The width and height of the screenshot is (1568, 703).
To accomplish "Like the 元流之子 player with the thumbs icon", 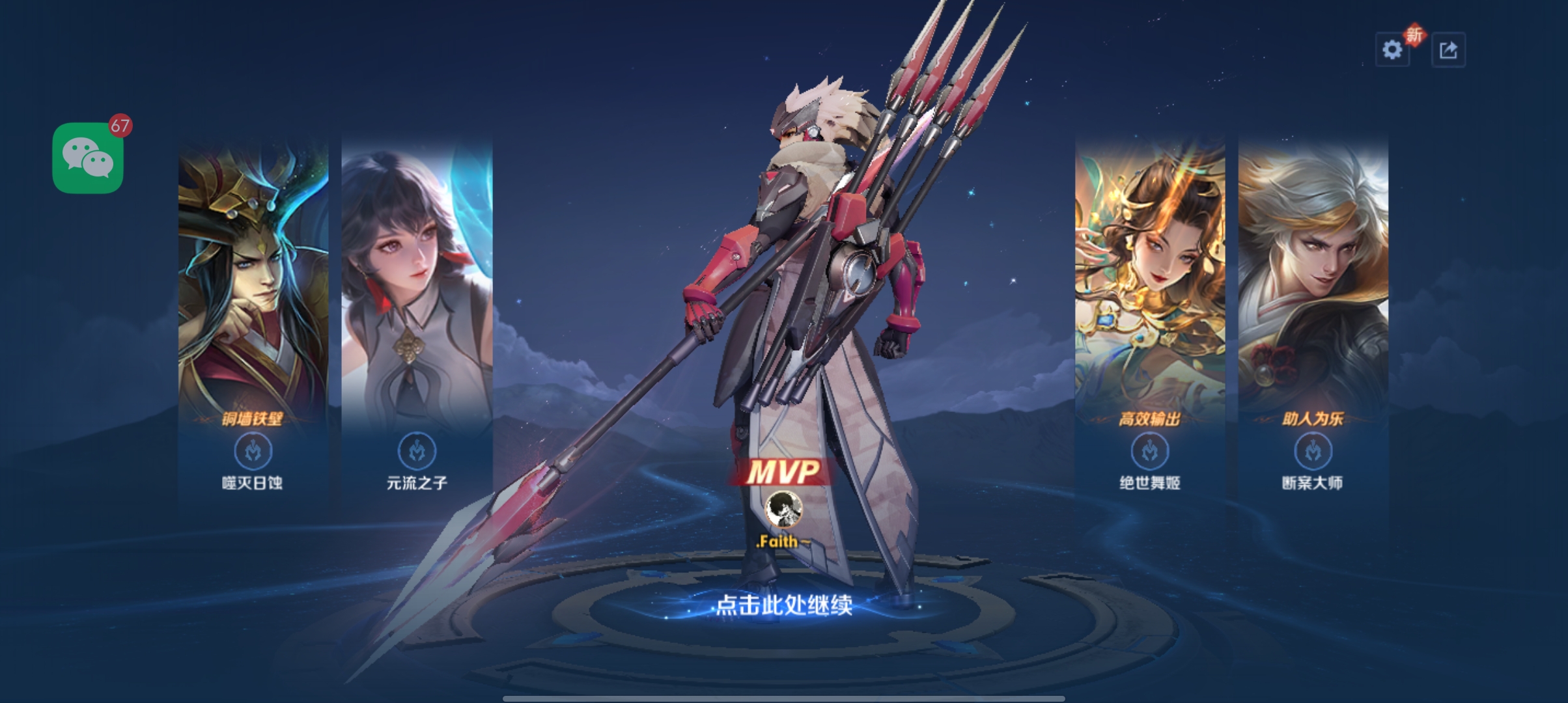I will tap(417, 450).
